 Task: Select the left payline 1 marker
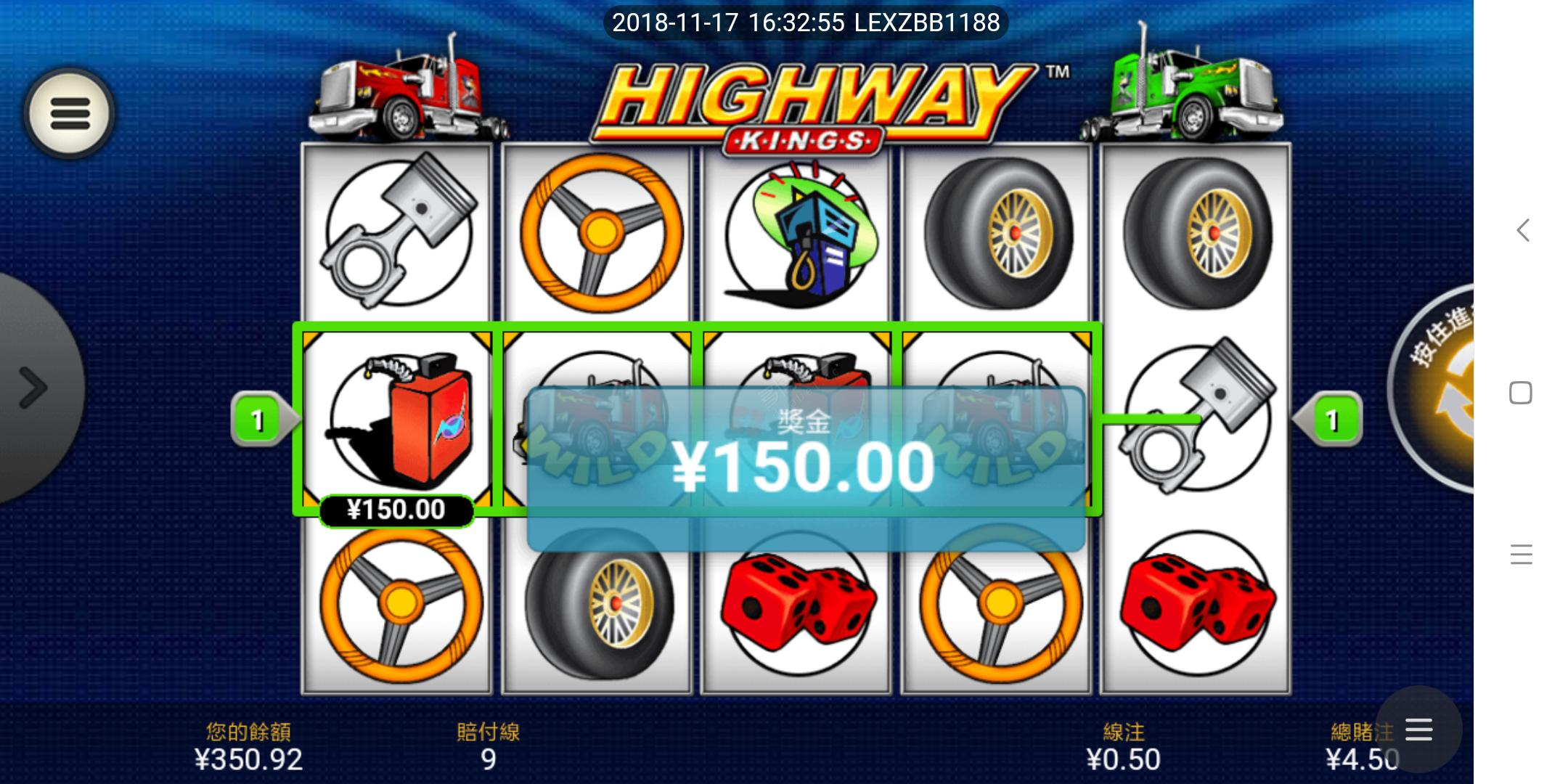tap(258, 420)
